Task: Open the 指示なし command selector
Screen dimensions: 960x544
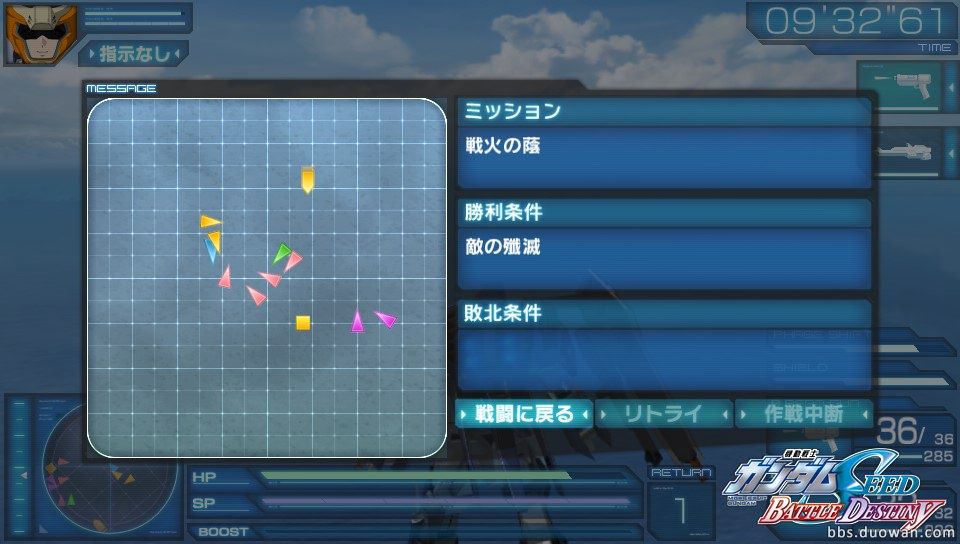Action: click(x=133, y=53)
